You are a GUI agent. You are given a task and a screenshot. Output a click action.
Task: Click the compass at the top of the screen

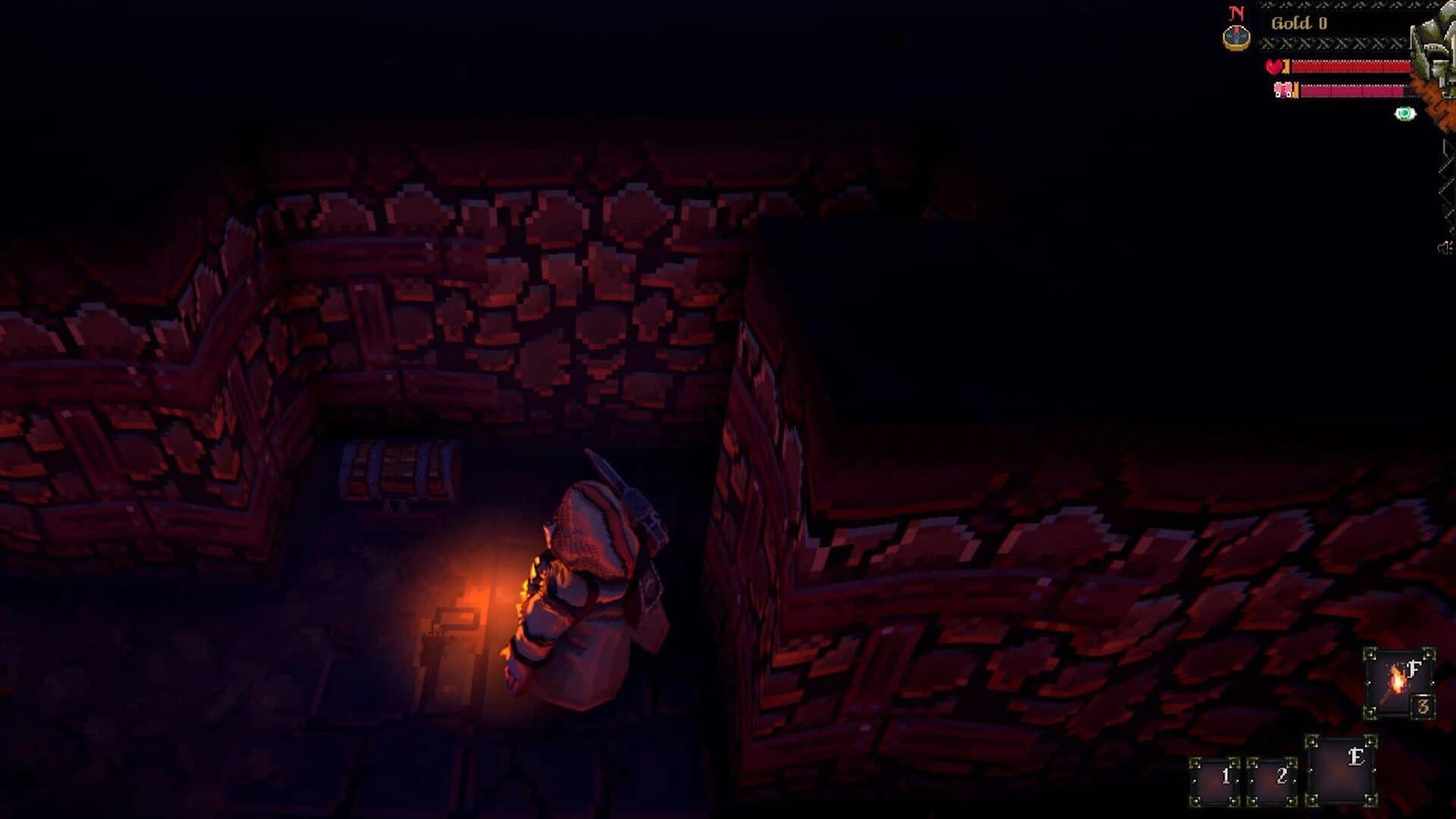(x=1238, y=36)
